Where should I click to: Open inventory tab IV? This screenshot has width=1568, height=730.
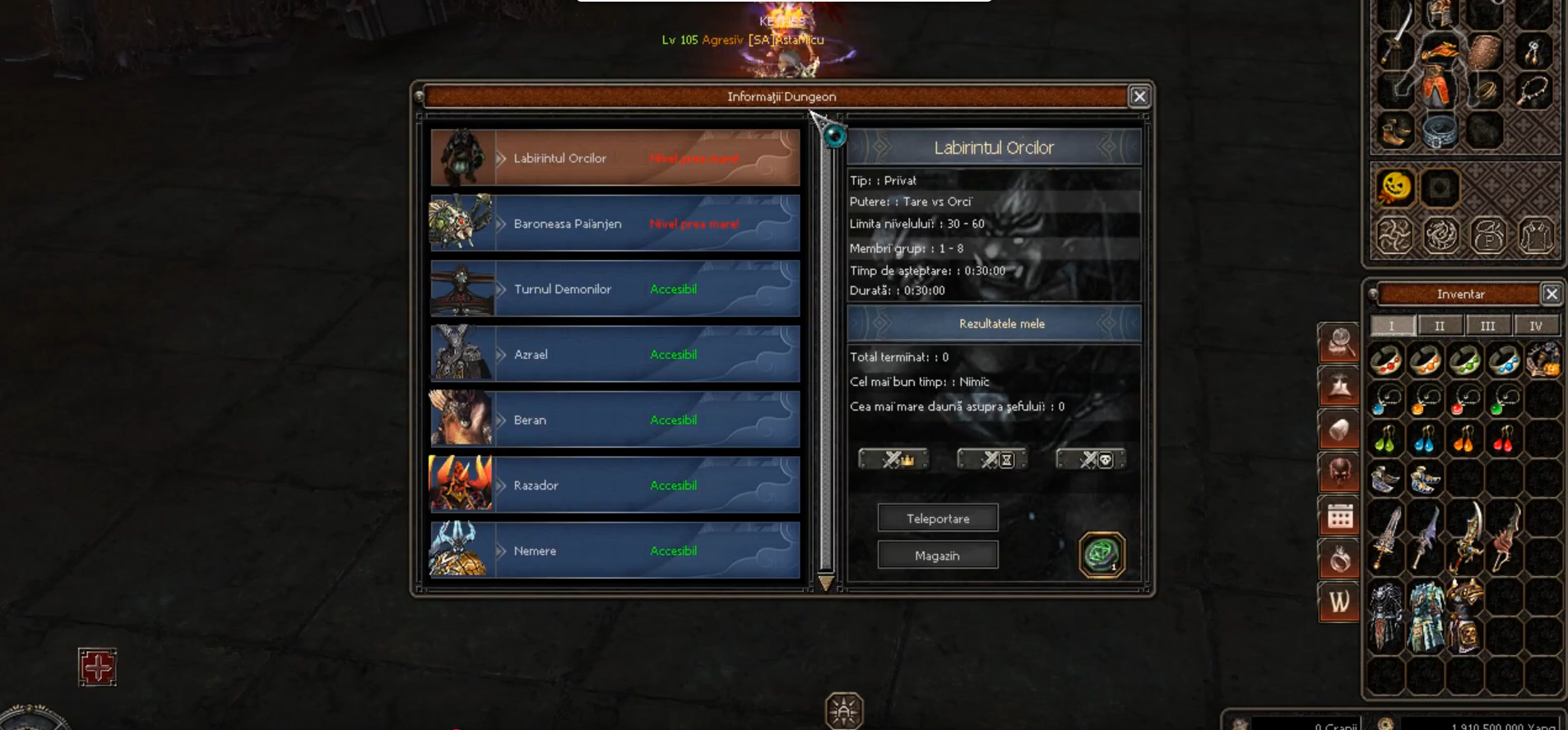(x=1535, y=326)
